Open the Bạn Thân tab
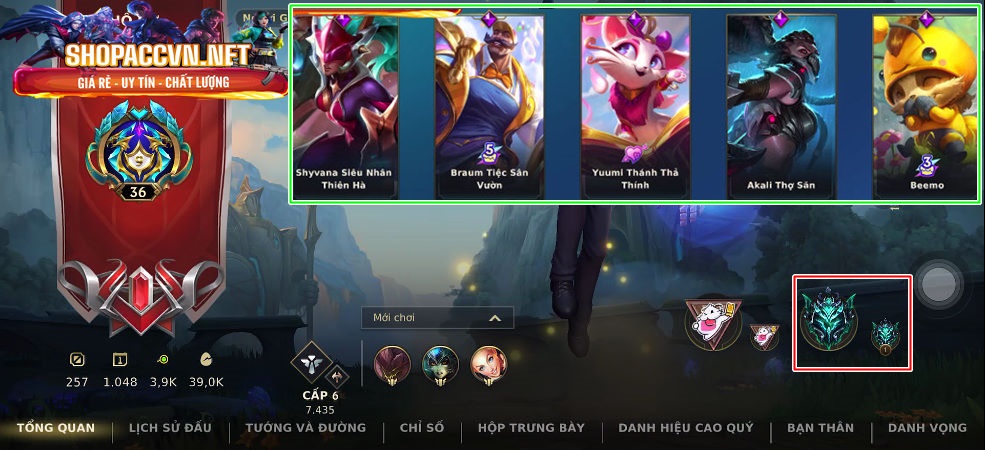 [820, 428]
